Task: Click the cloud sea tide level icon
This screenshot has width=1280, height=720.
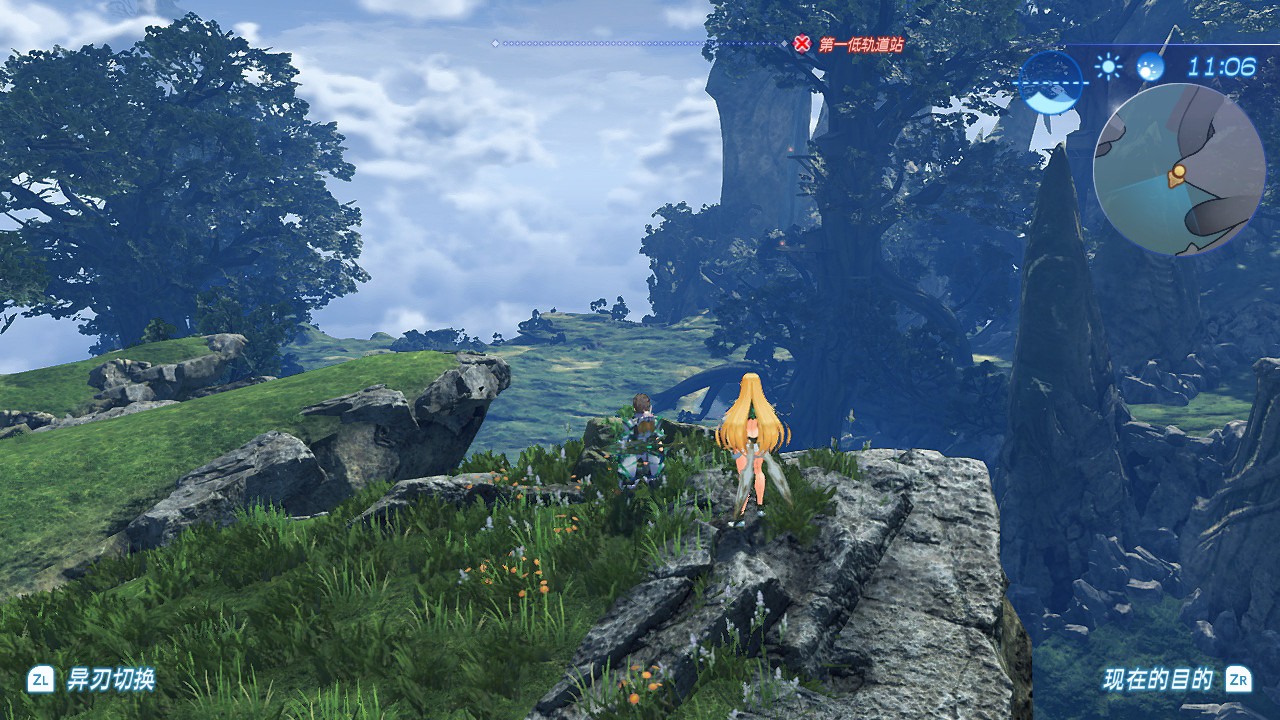Action: 1051,82
